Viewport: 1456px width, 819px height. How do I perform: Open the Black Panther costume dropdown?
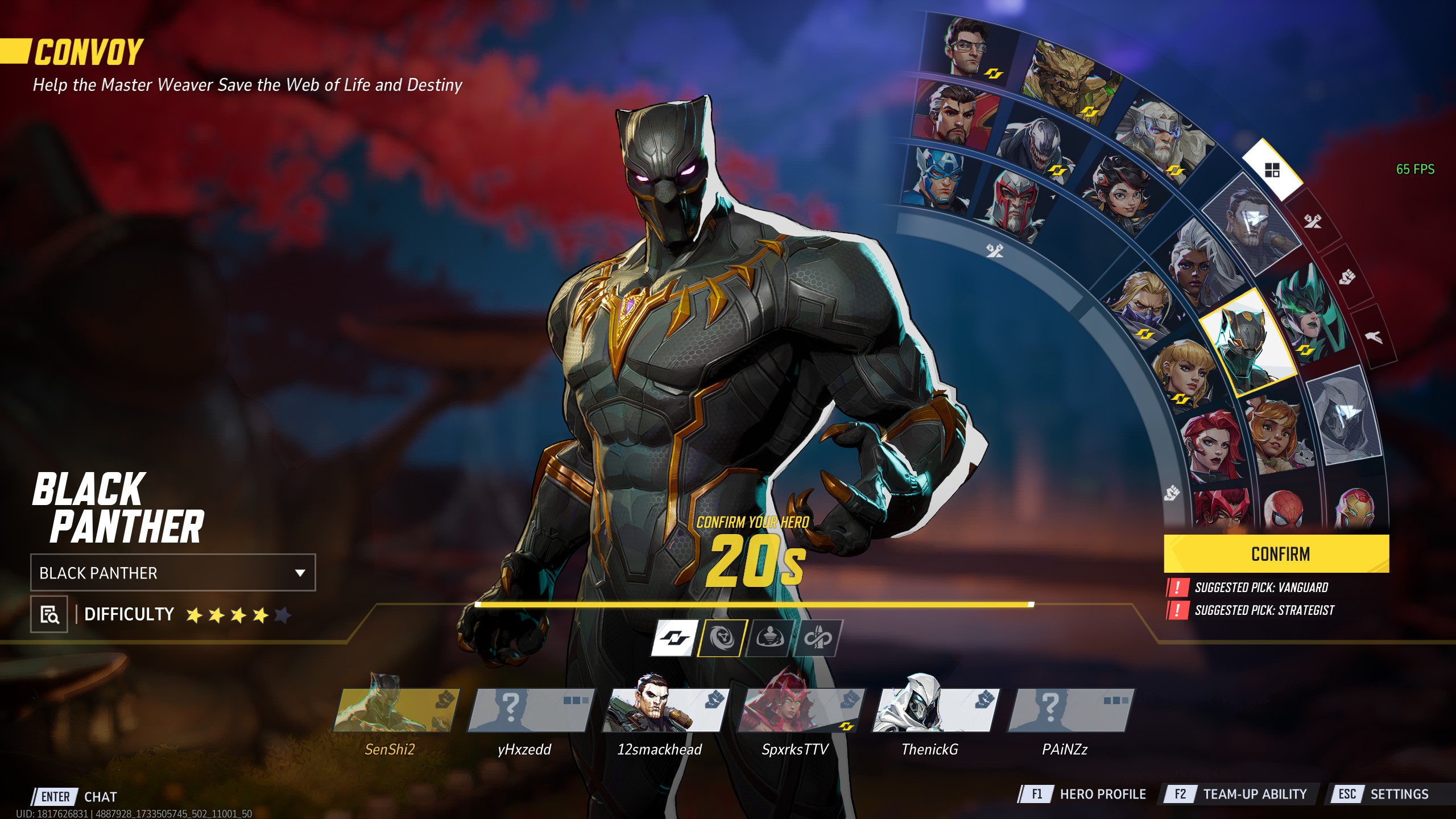(x=173, y=572)
